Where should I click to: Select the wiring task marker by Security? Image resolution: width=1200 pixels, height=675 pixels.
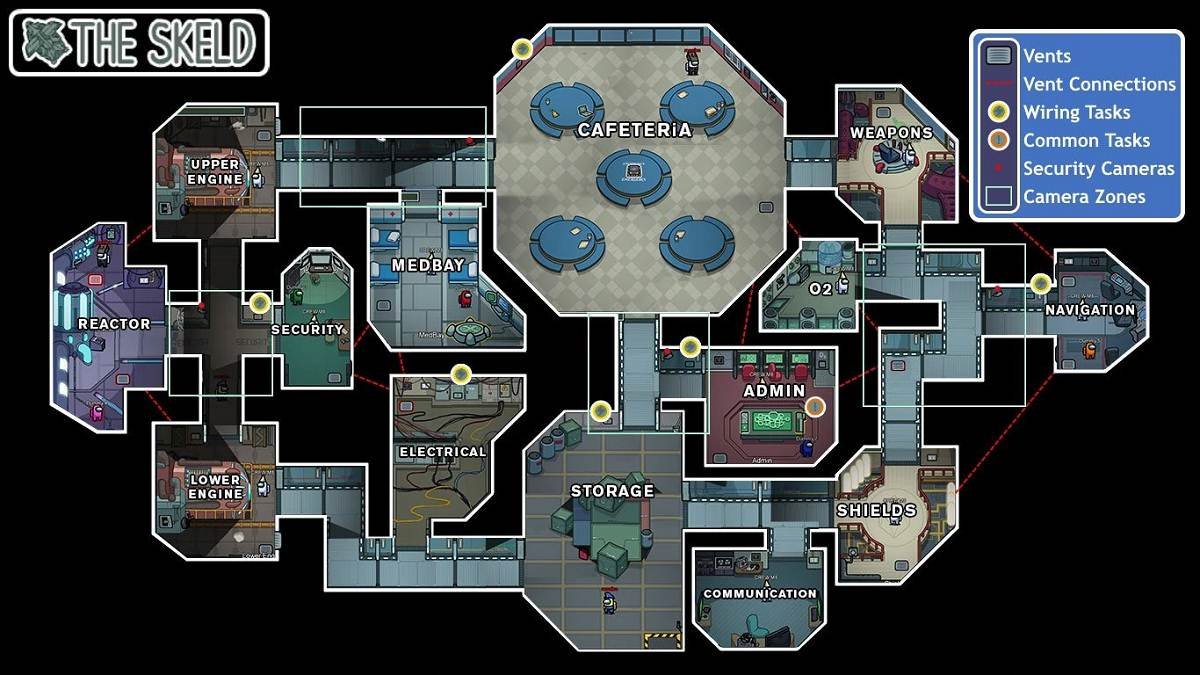point(260,302)
